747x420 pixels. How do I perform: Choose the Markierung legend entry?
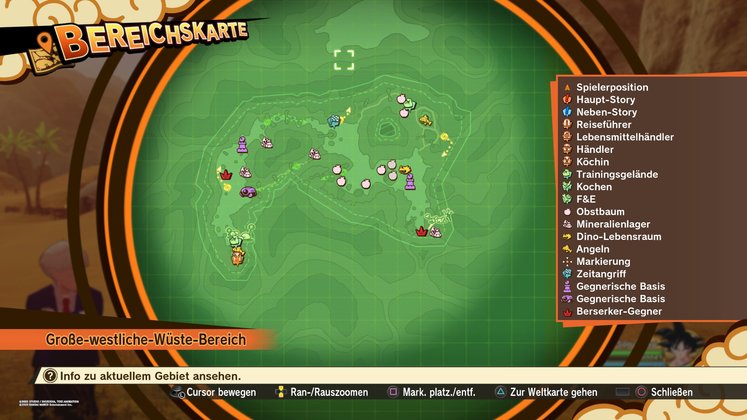pyautogui.click(x=603, y=261)
